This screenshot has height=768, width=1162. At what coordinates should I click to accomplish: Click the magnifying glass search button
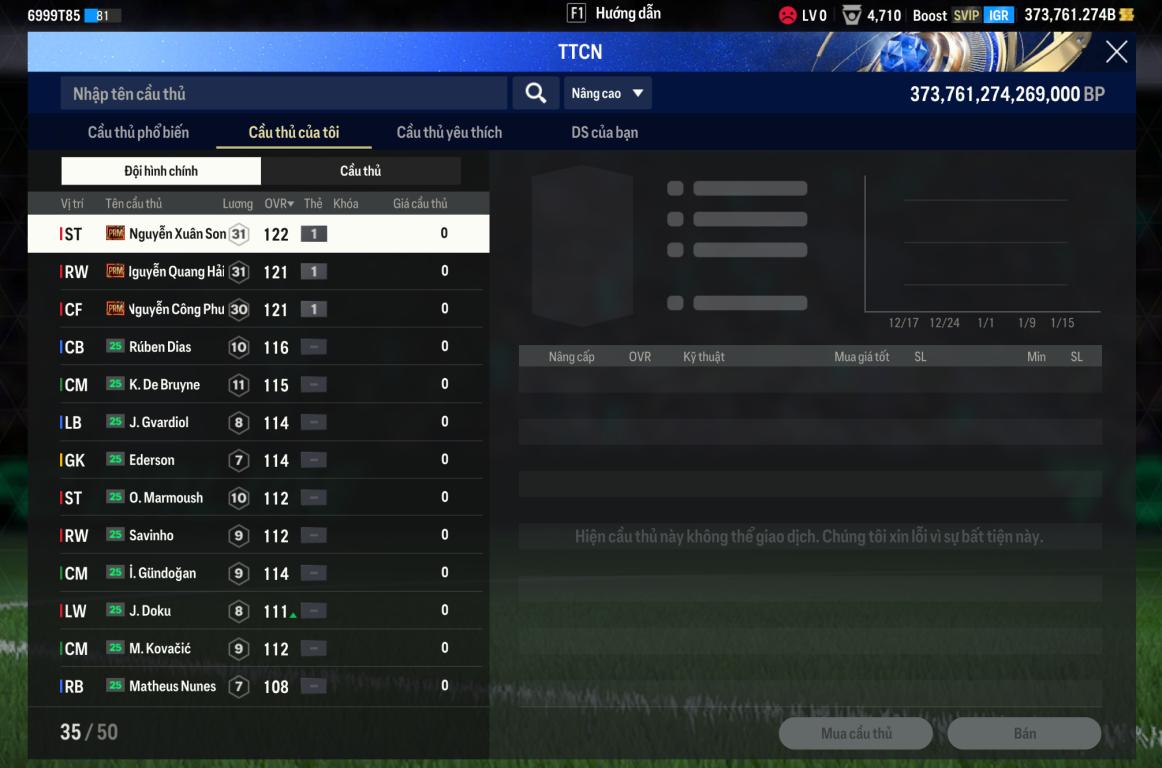(536, 93)
